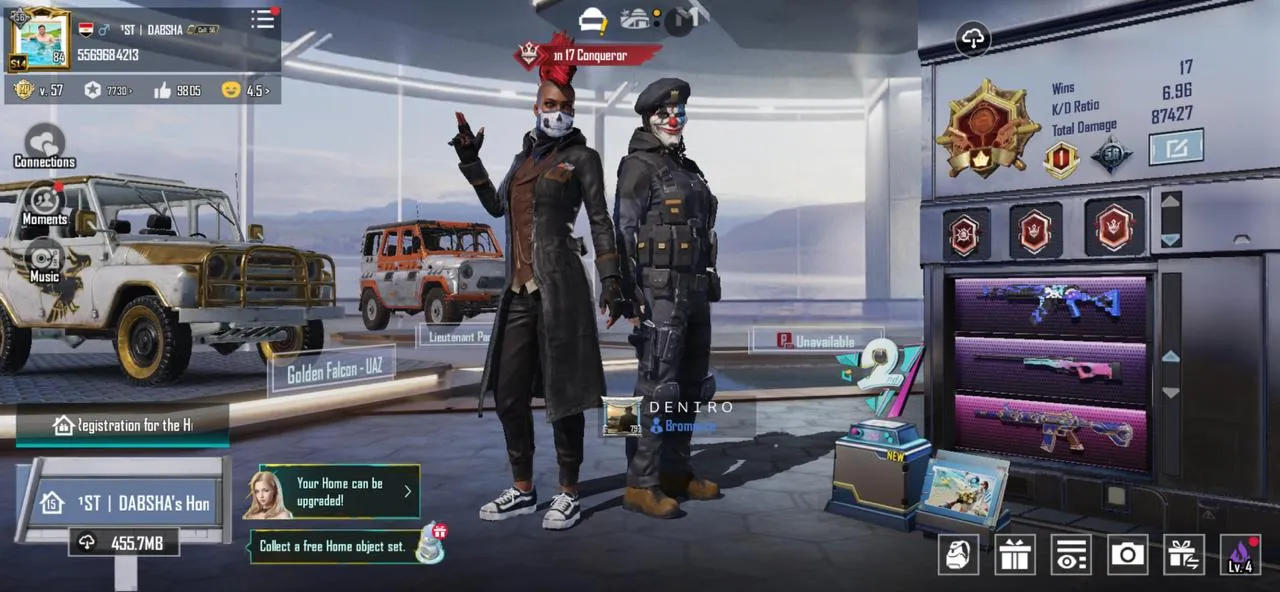This screenshot has height=592, width=1280.
Task: Enter 1ST | DABSHA's Home
Action: pyautogui.click(x=125, y=503)
